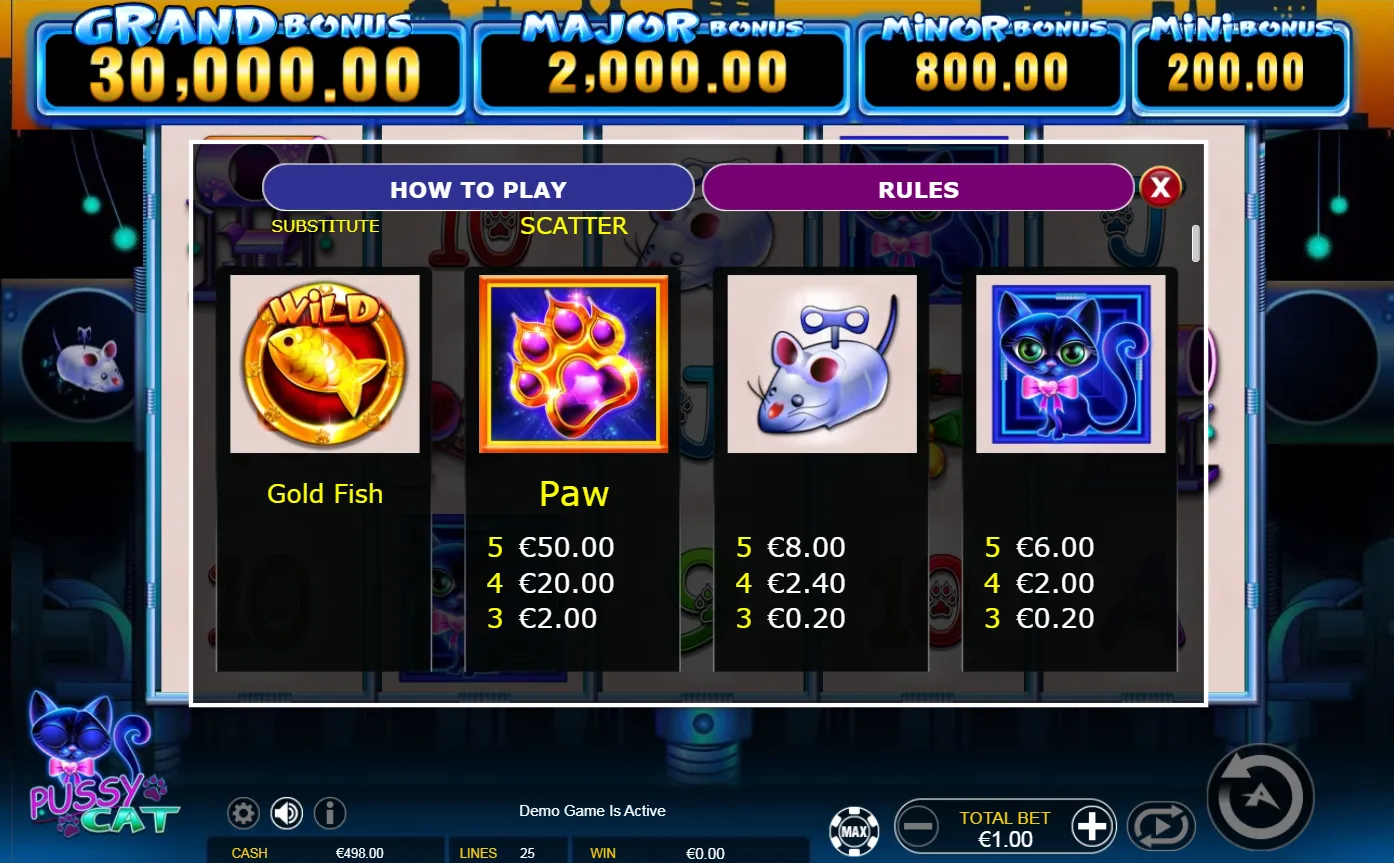Select the Paw scatter symbol

pyautogui.click(x=573, y=363)
